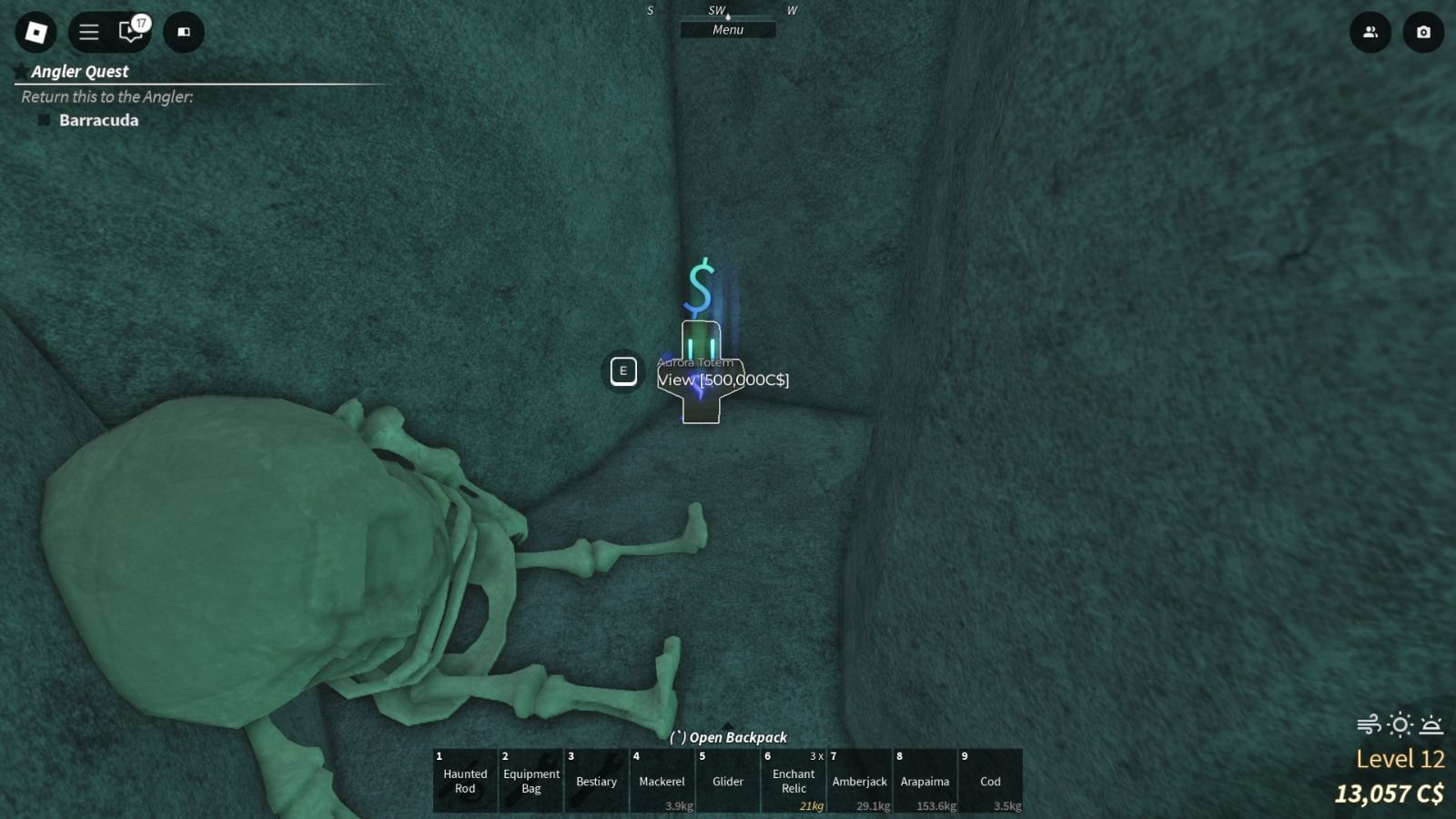Select the Haunted Rod in hotbar slot 1

[464, 781]
